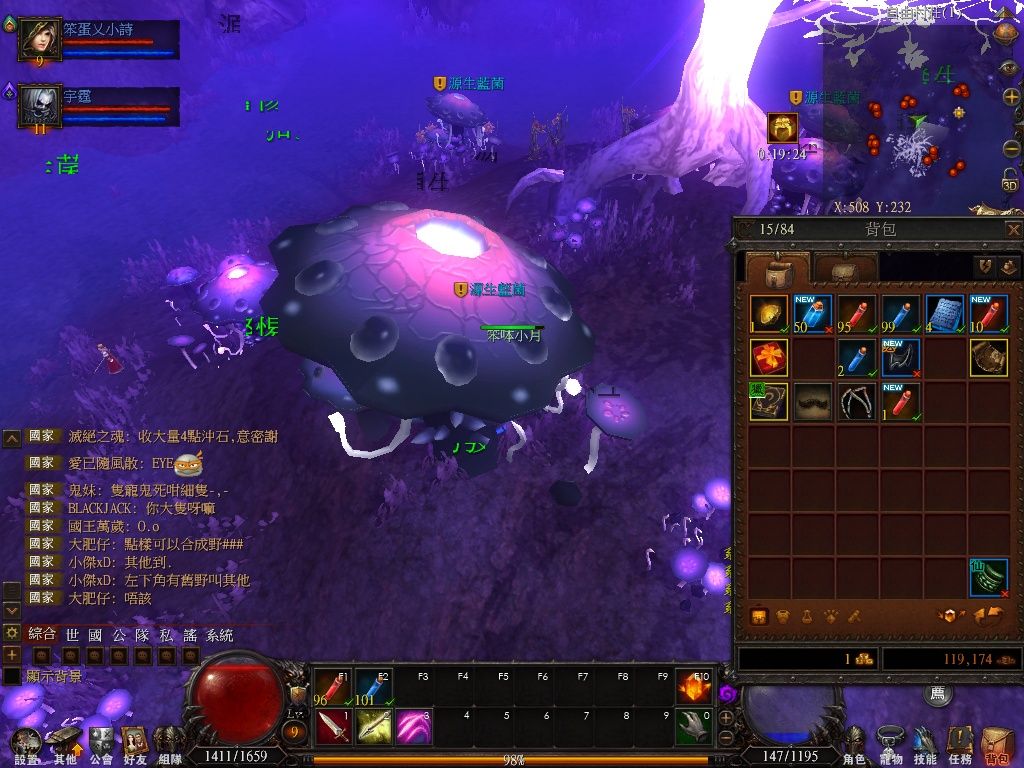Zoom out the minimap with minus button

[1011, 148]
